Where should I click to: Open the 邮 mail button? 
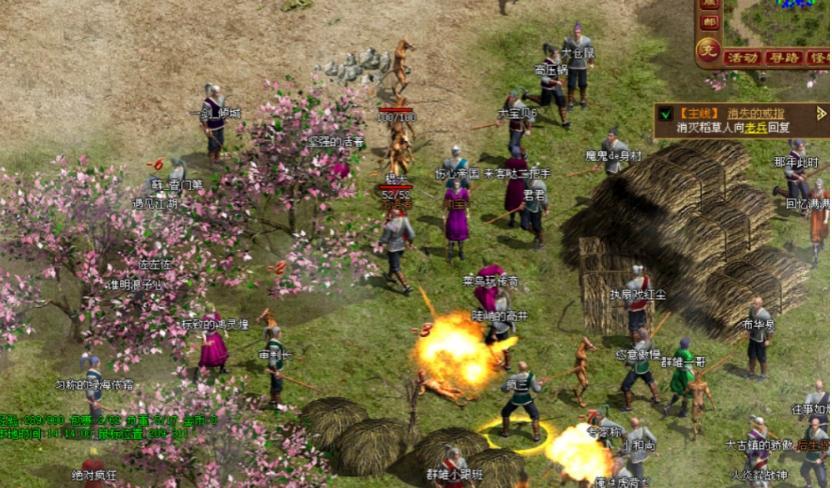pyautogui.click(x=708, y=22)
